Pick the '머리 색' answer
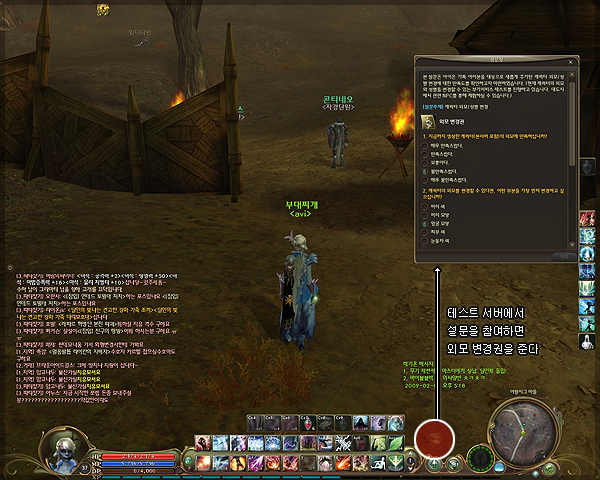600x480 pixels. point(425,206)
